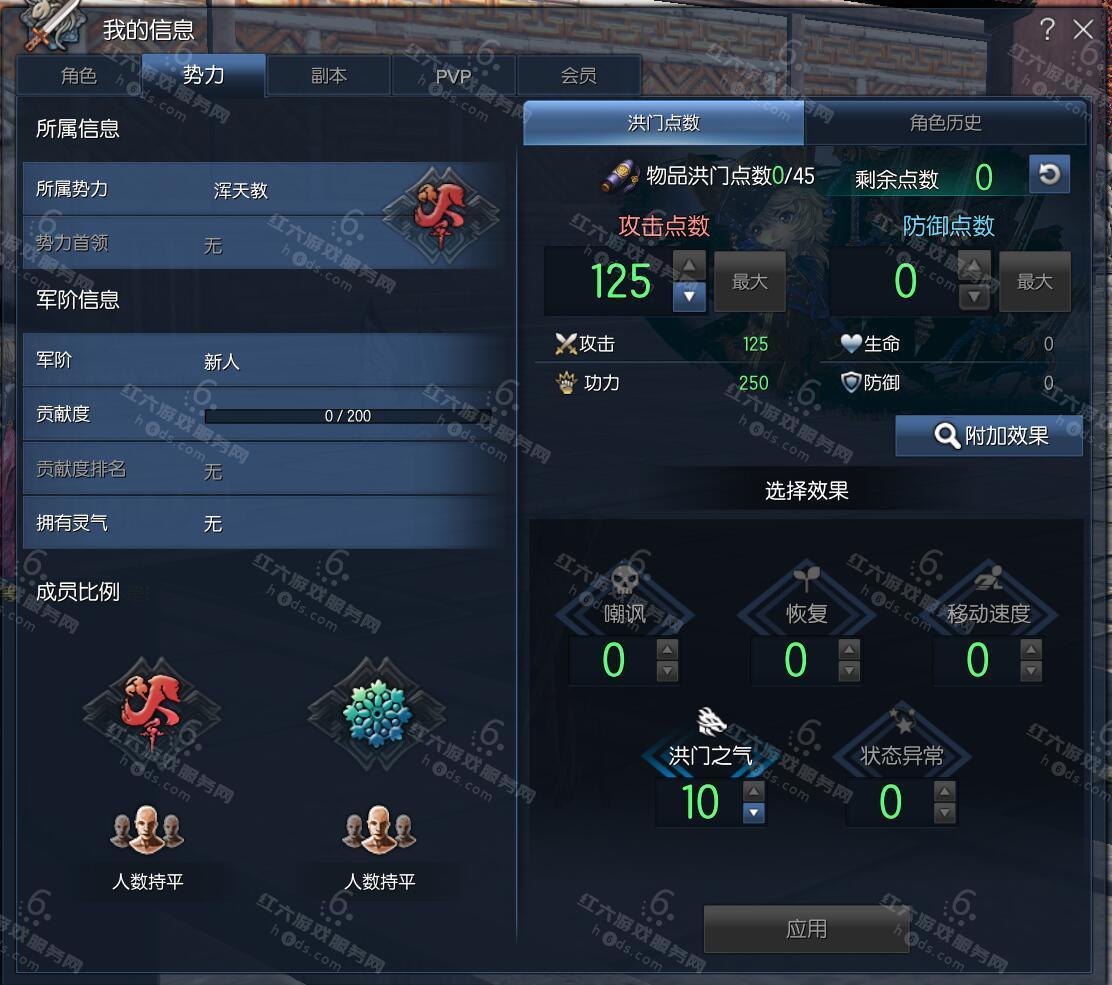This screenshot has height=985, width=1112.
Task: Decrease 攻击点数 with the down arrow
Action: point(689,296)
